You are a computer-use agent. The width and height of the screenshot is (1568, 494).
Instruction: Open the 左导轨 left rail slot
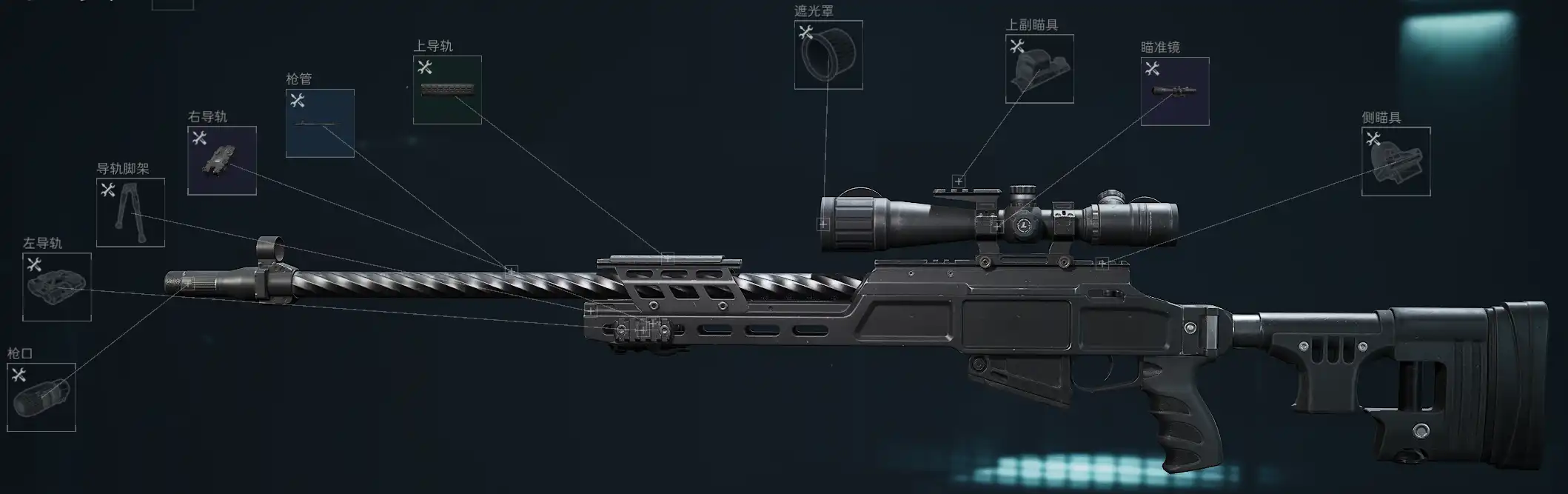point(57,287)
